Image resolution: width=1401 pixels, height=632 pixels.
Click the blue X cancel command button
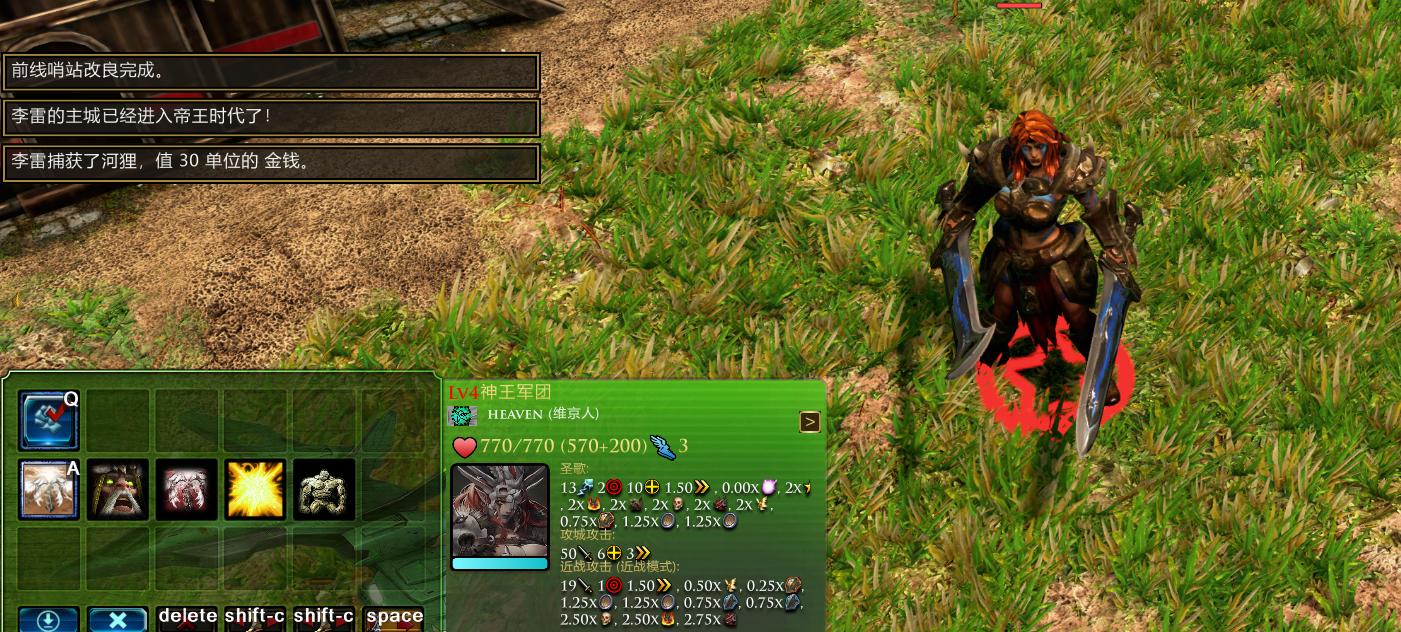tap(117, 620)
